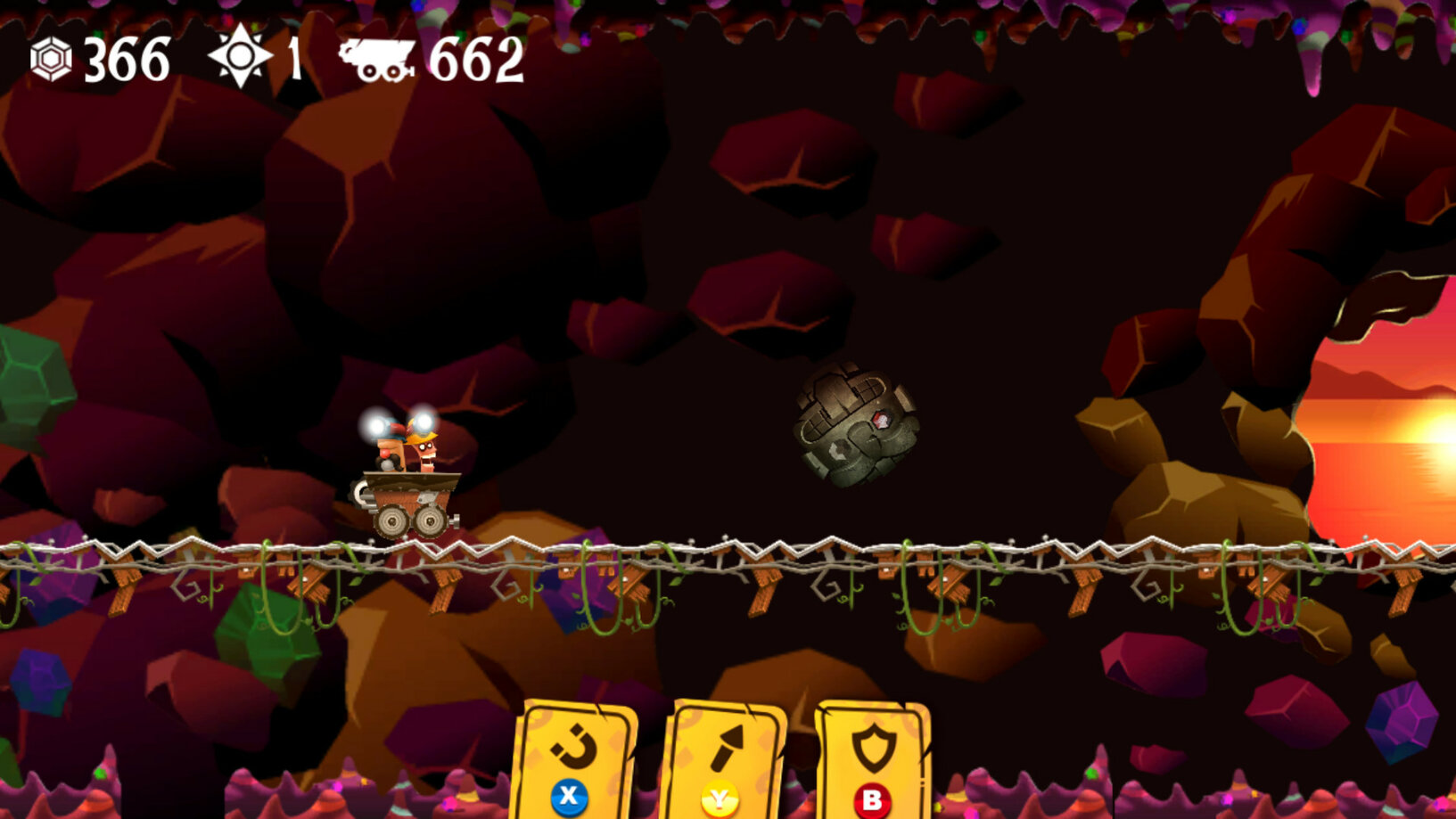The width and height of the screenshot is (1456, 819).
Task: Click the sun-star counter icon showing 1
Action: coord(240,59)
